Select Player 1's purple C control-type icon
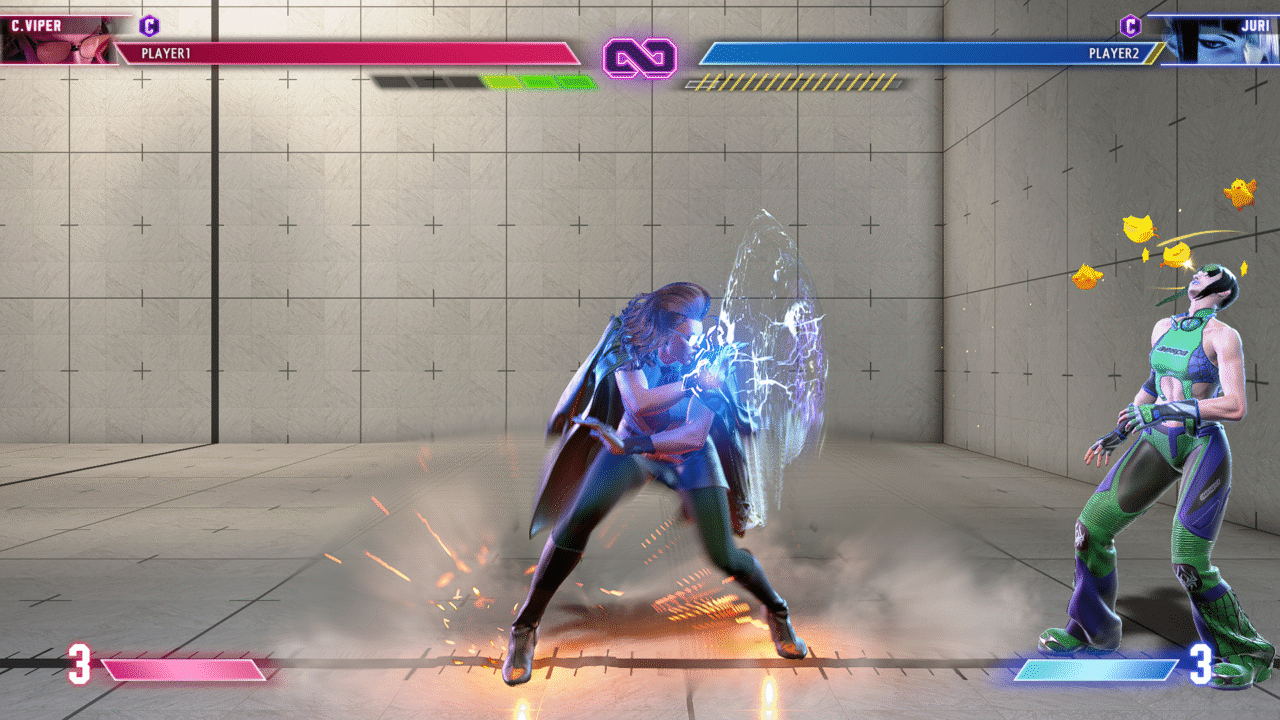 click(x=149, y=26)
